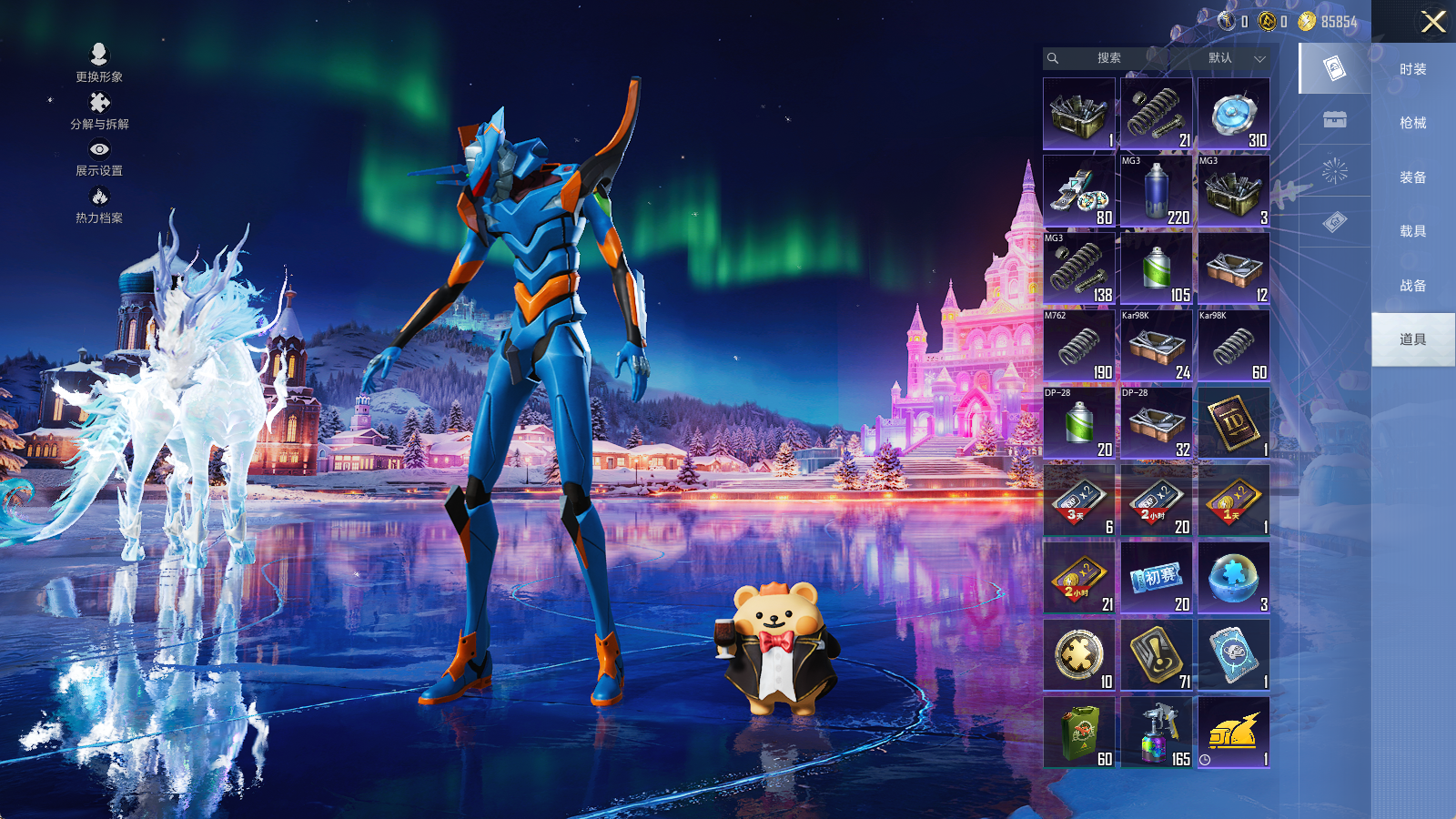
Task: Switch to the 时装 outfits tab
Action: [1412, 69]
